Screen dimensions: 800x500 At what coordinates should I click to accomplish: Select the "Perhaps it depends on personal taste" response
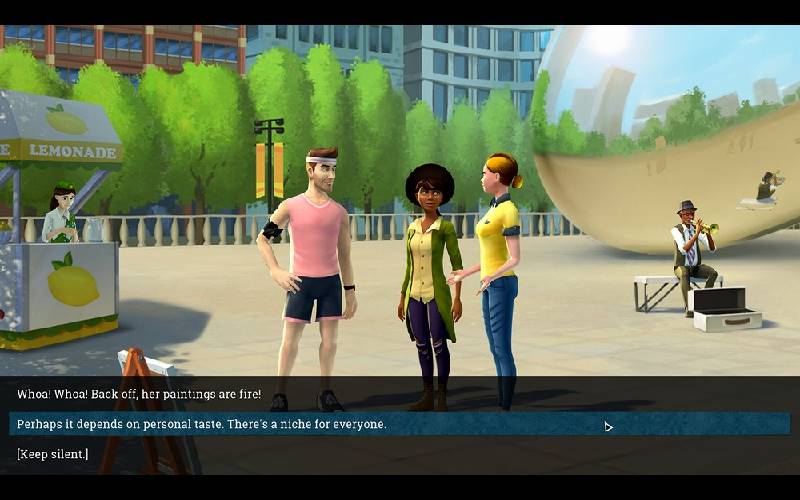click(x=201, y=424)
